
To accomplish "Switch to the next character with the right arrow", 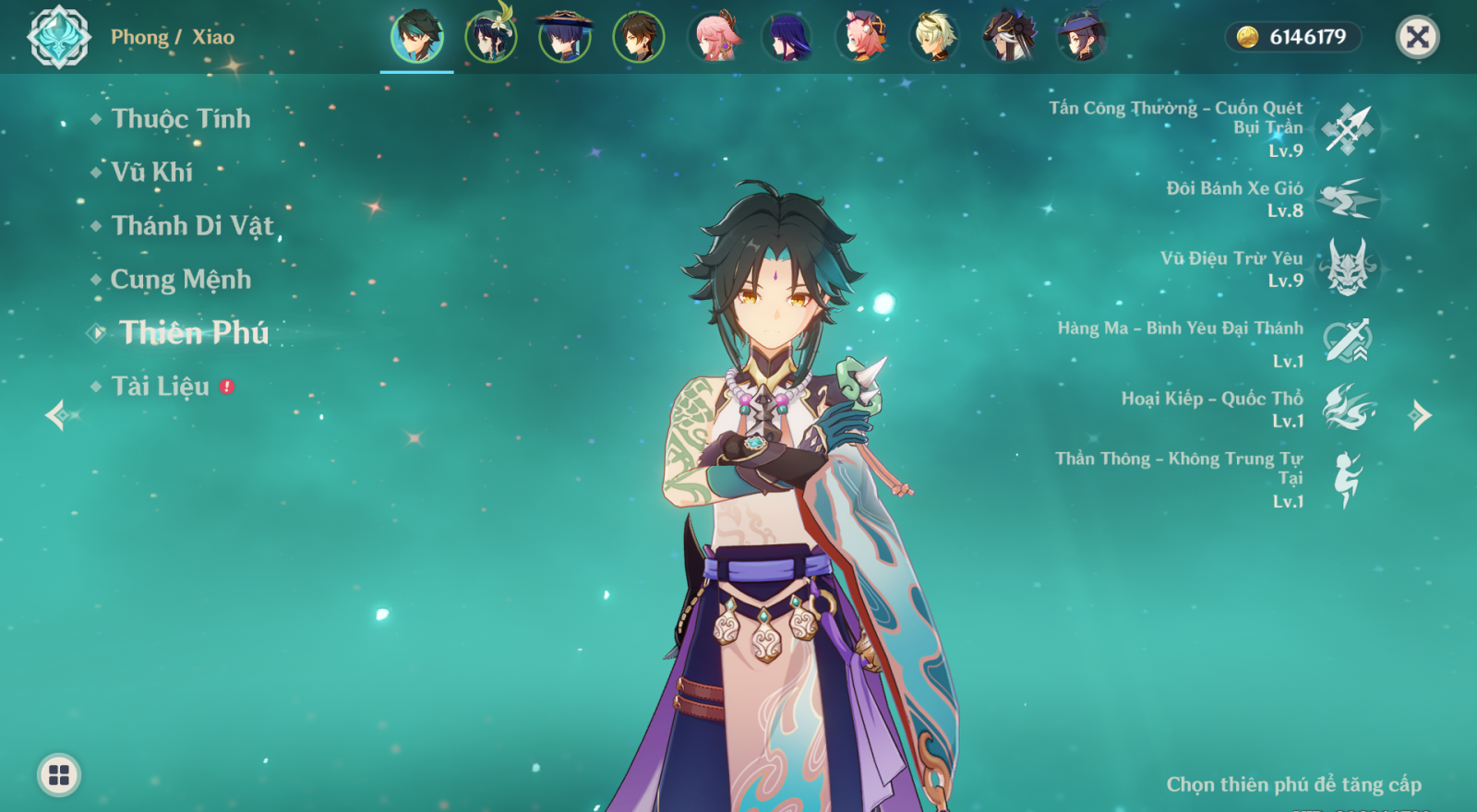I will (1420, 416).
